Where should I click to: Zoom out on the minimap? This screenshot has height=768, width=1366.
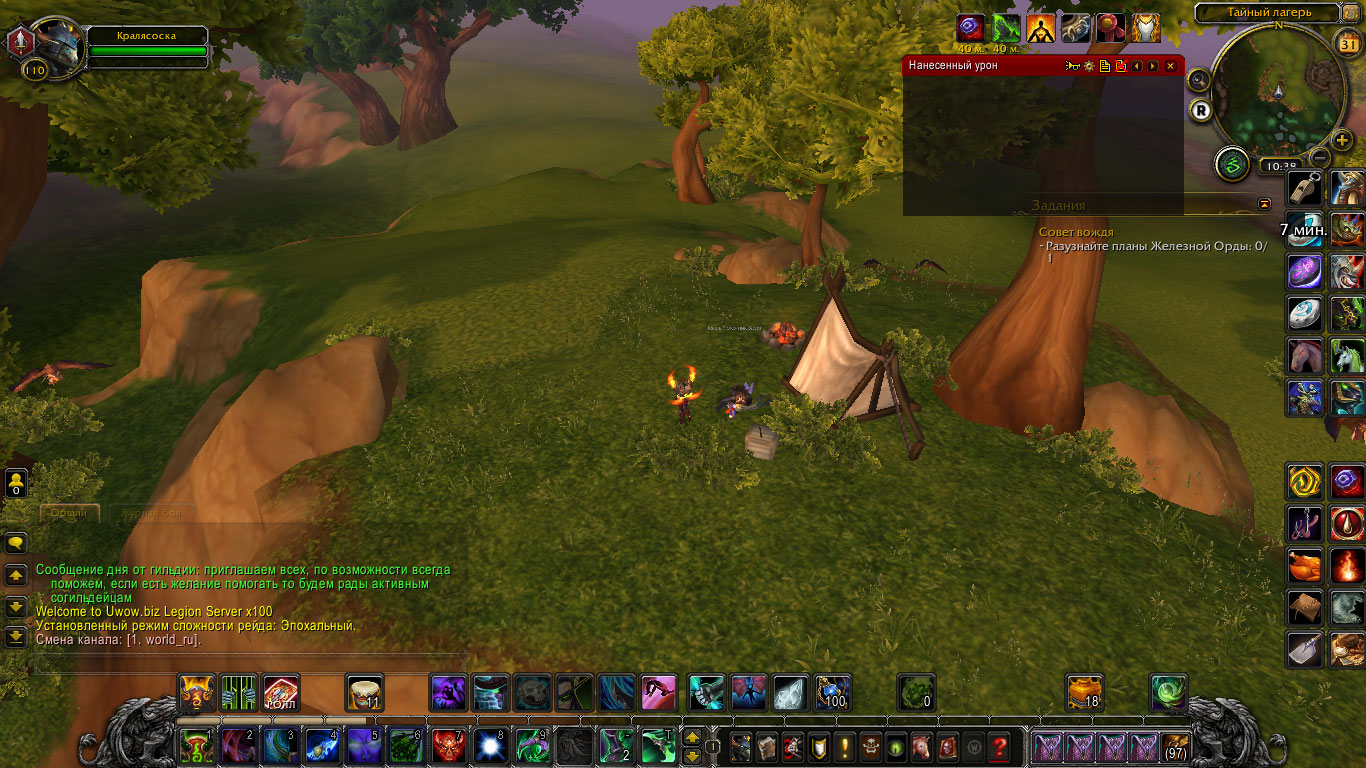pos(1321,158)
